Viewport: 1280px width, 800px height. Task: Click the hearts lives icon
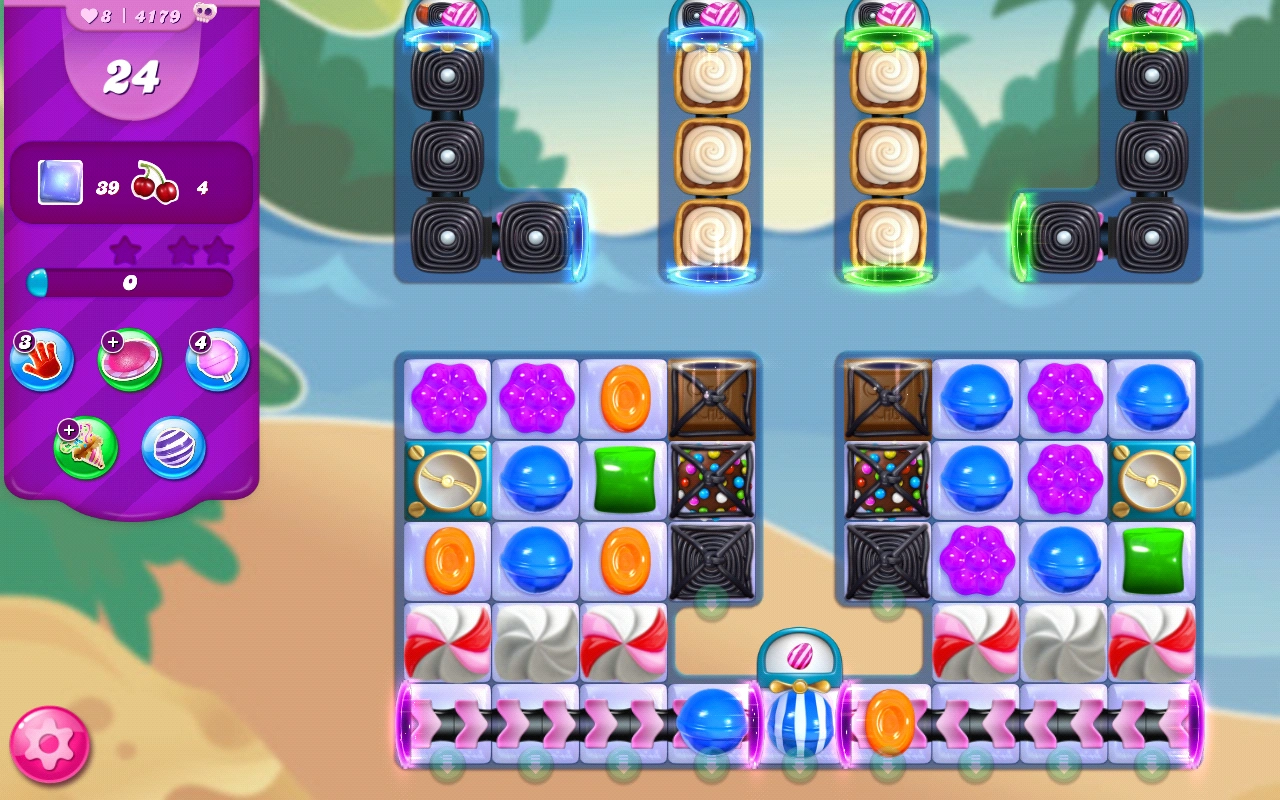pyautogui.click(x=88, y=13)
